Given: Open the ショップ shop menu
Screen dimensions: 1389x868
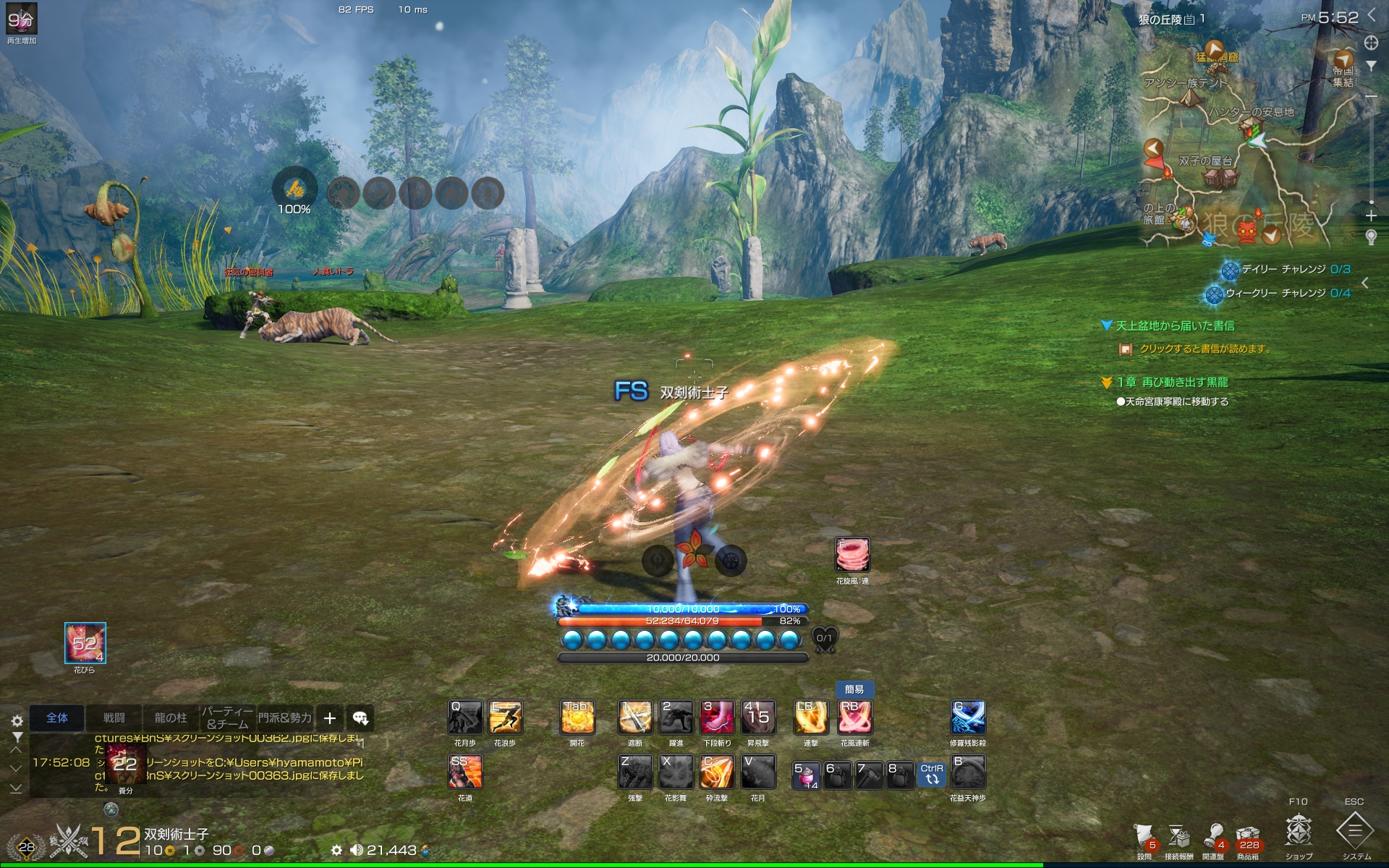Looking at the screenshot, I should [x=1299, y=832].
